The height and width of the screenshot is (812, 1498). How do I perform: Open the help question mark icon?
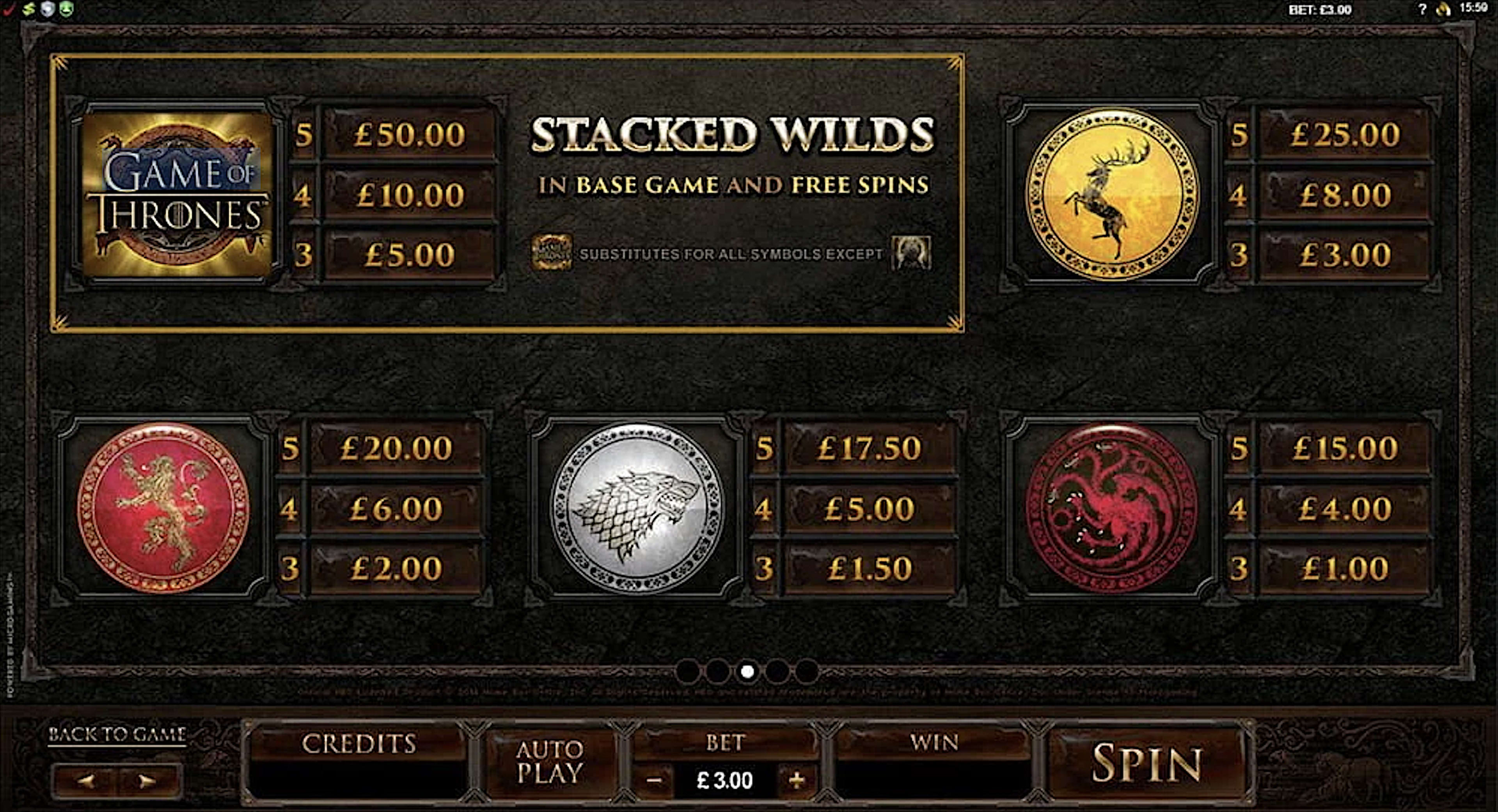[1423, 9]
